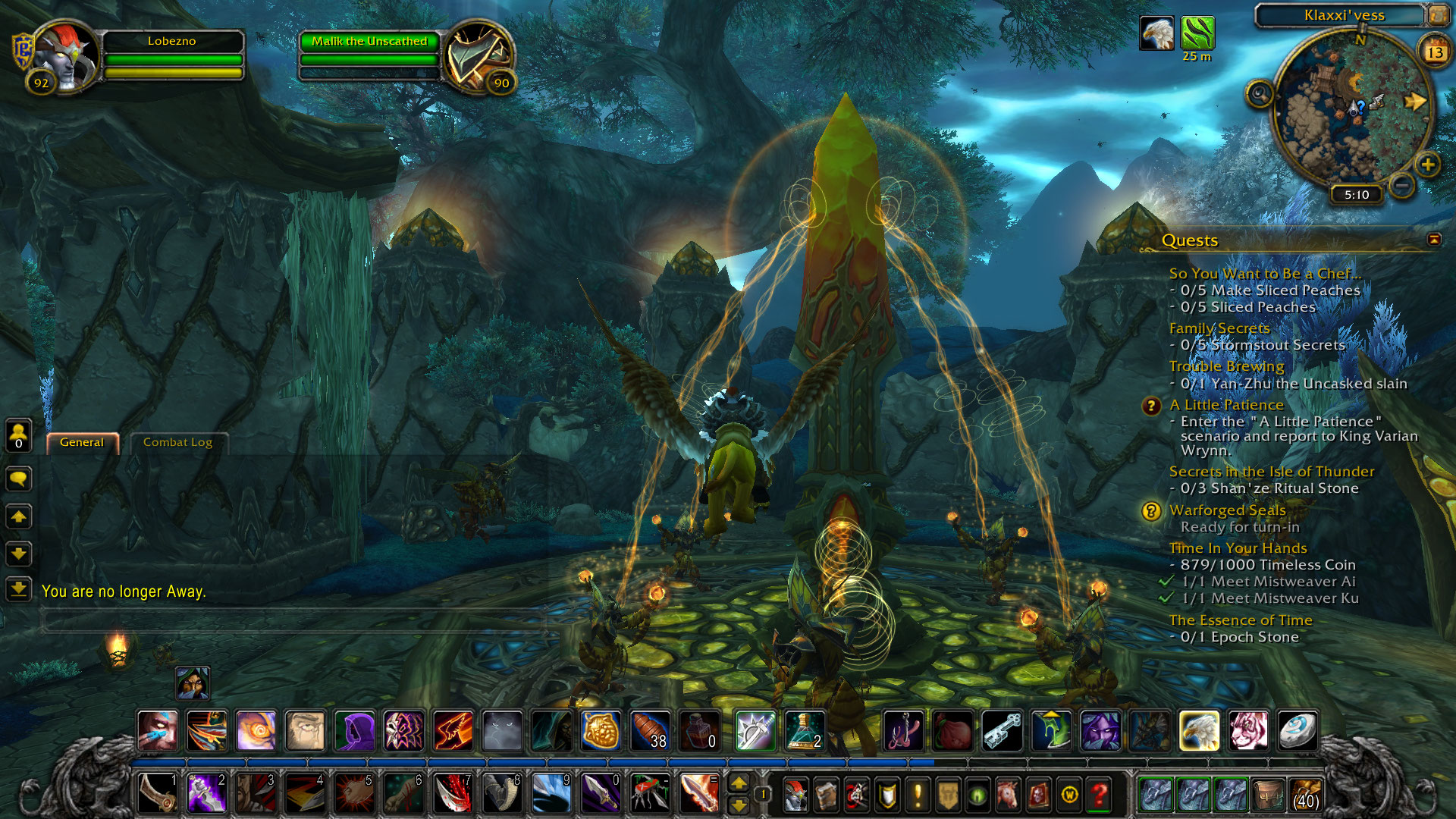Zoom in the minimap with the plus button

tap(1427, 165)
